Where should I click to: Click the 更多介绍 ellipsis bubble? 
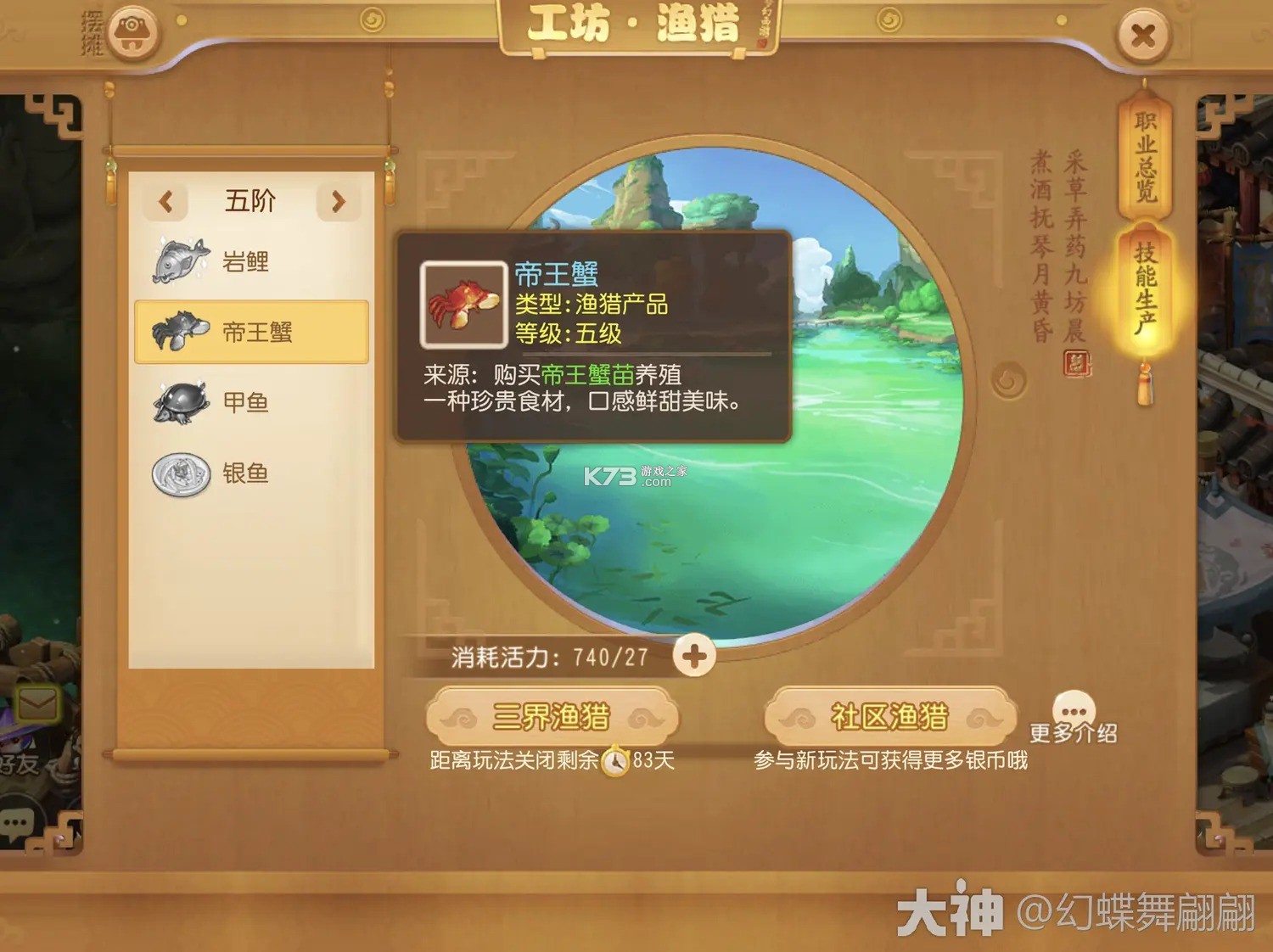click(1074, 706)
